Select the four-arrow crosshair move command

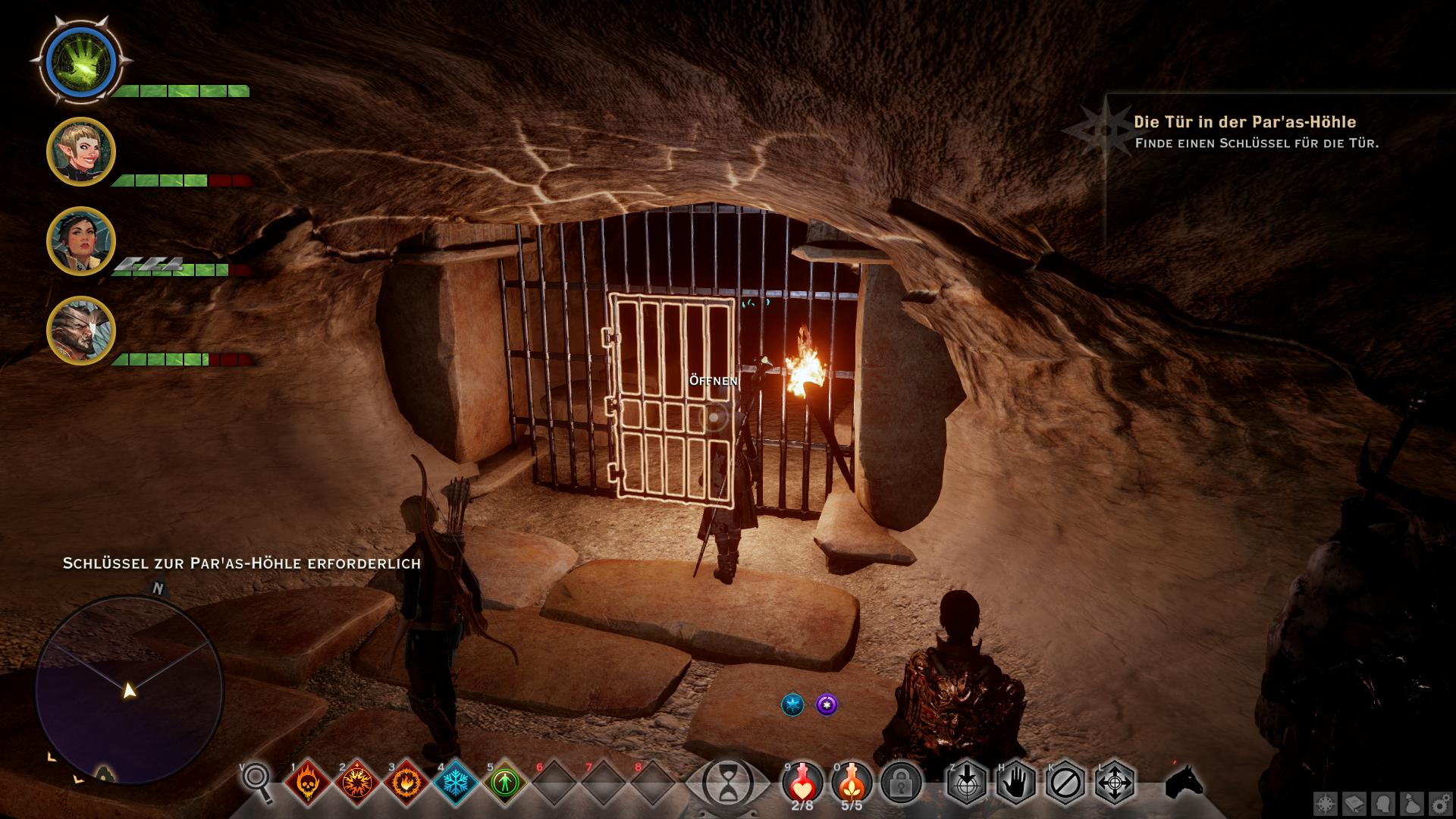pyautogui.click(x=1115, y=782)
